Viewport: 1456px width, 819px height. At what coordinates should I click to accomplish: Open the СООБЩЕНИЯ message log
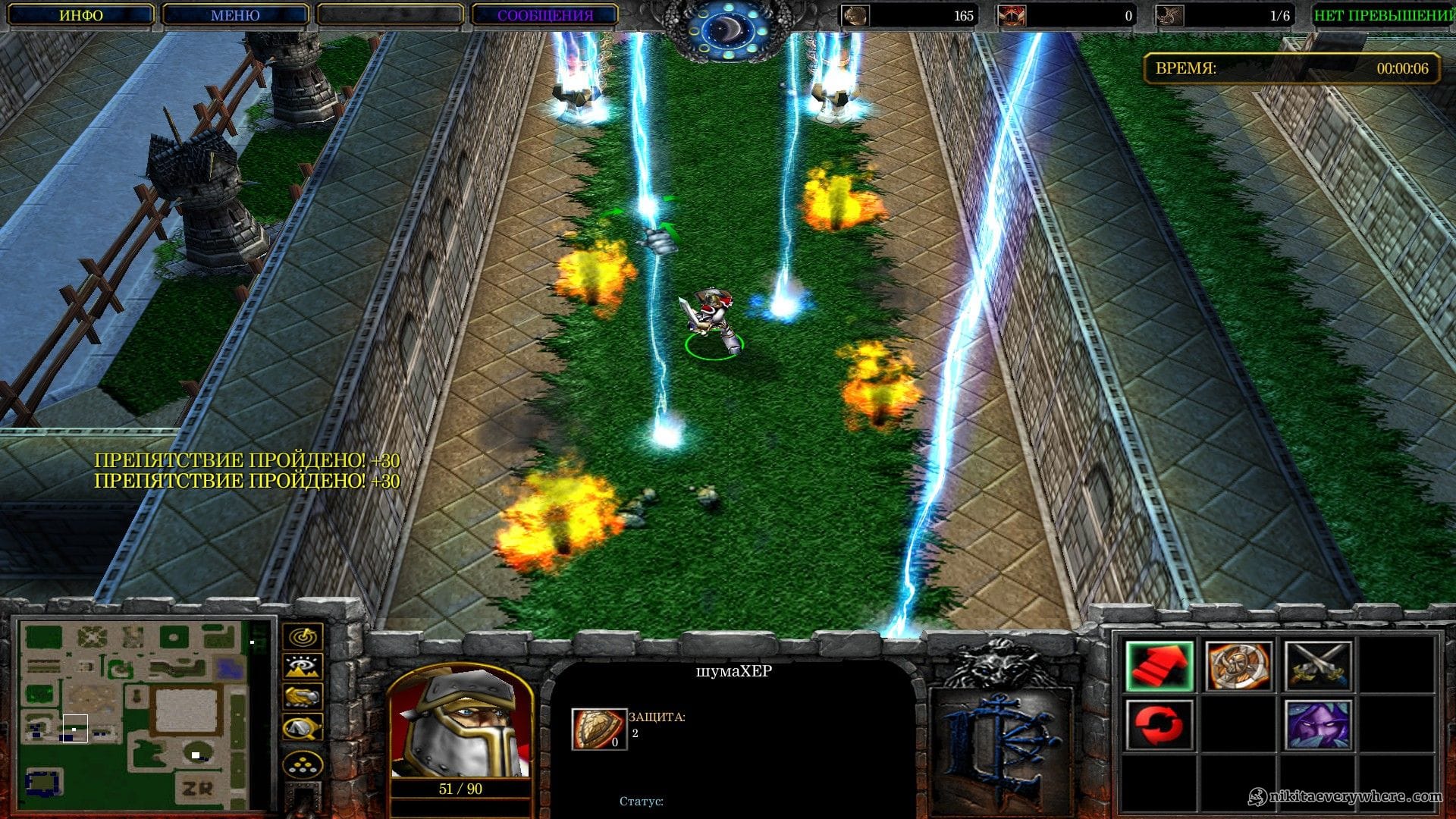point(544,15)
